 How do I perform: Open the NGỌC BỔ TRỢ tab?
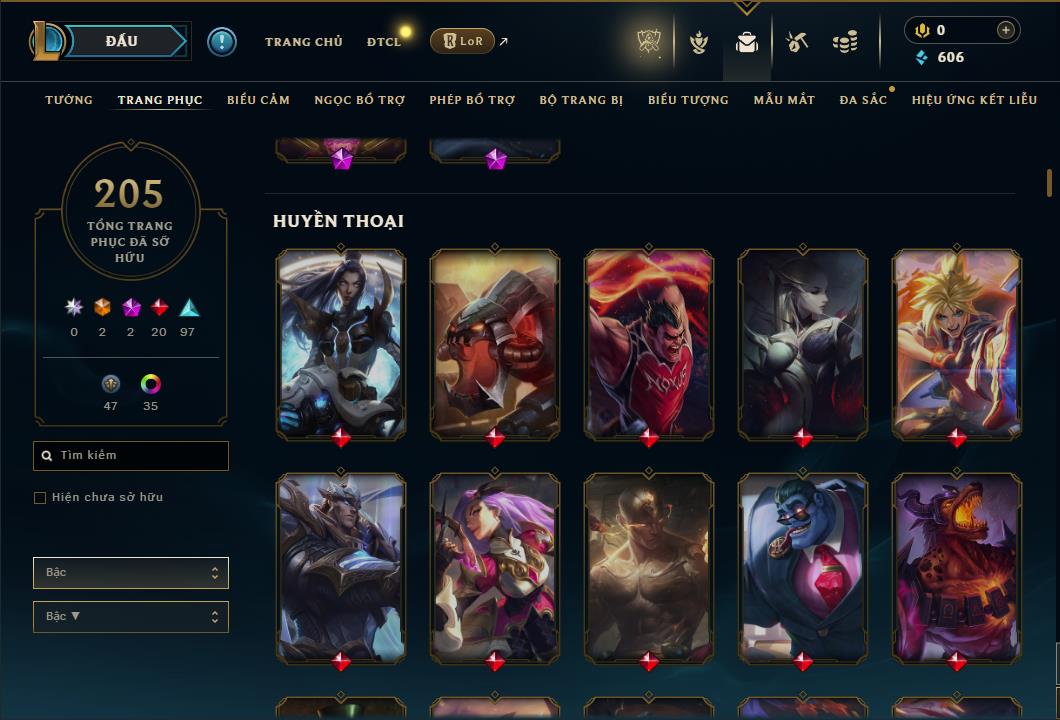coord(359,100)
